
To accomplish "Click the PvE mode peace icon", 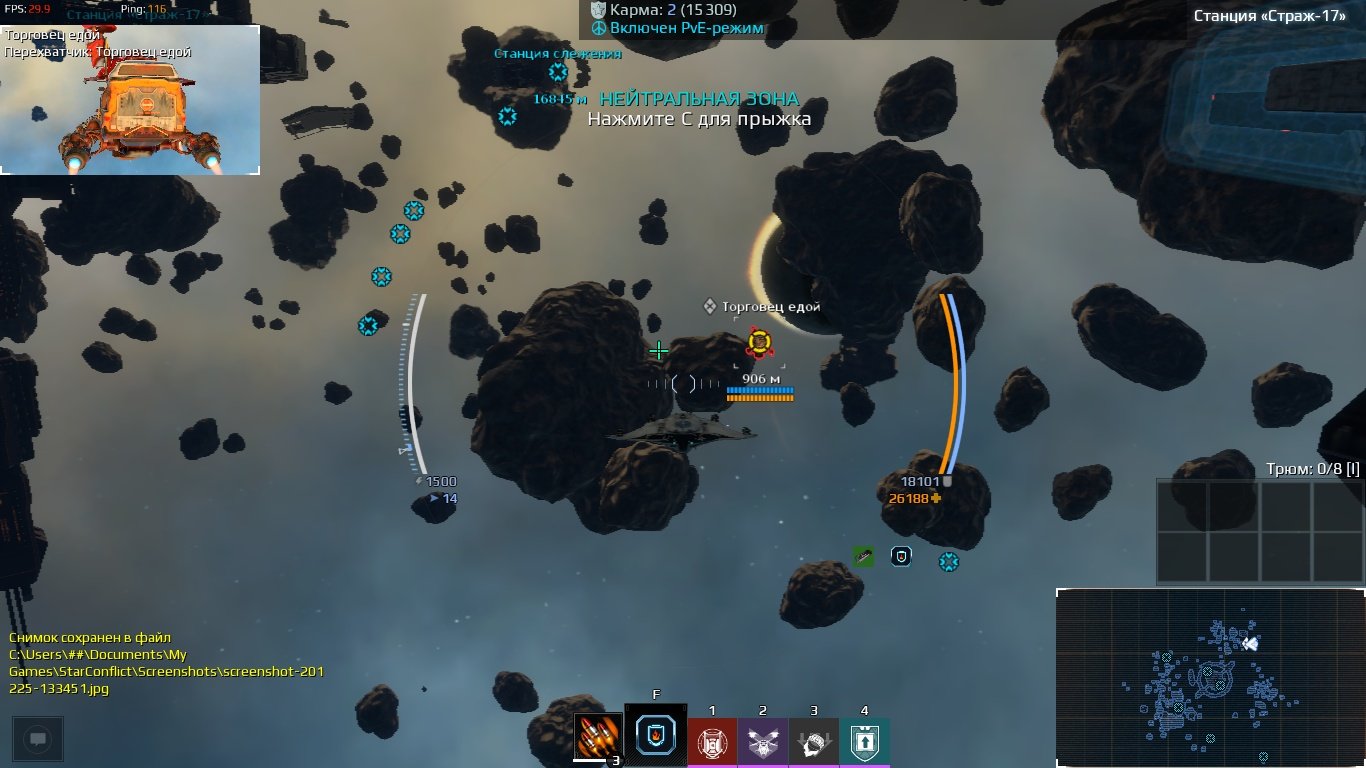I will [599, 28].
